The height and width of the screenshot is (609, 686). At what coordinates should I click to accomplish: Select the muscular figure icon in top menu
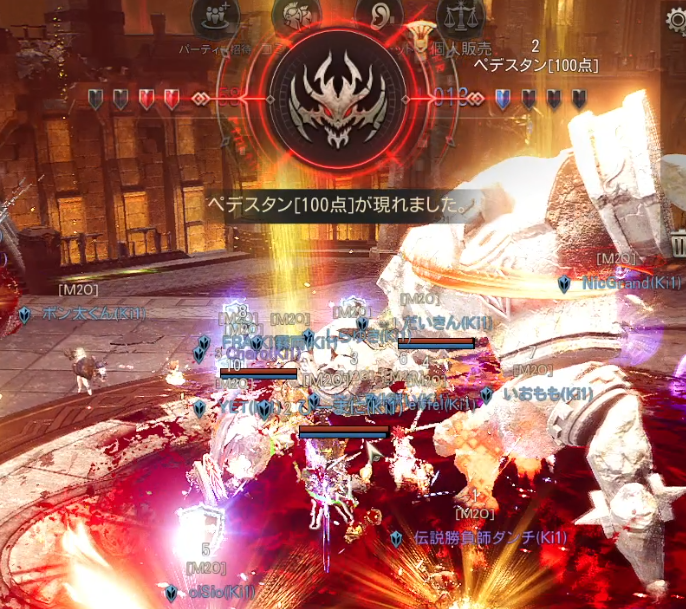[x=299, y=16]
